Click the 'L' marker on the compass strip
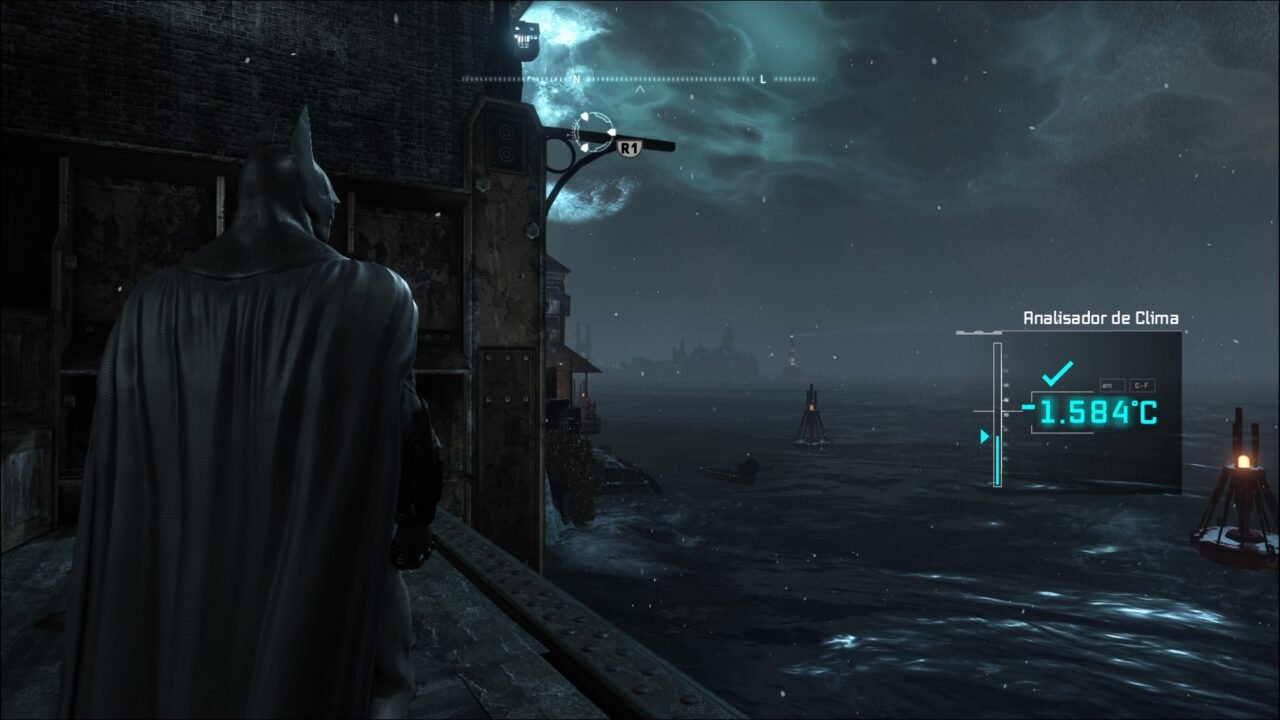The height and width of the screenshot is (720, 1280). (761, 79)
